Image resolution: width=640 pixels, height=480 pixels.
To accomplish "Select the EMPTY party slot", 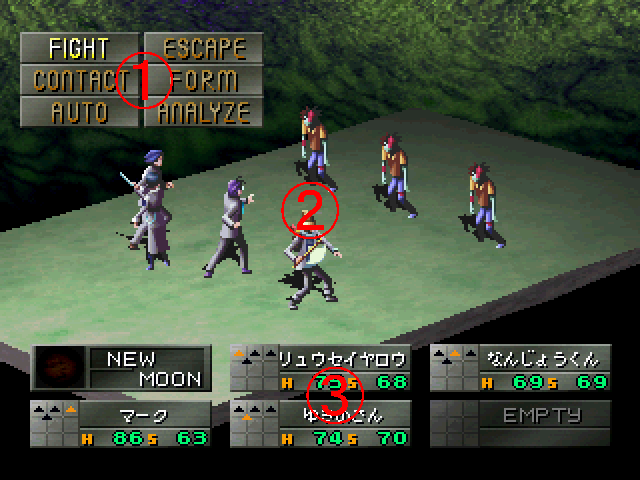I will pos(520,422).
